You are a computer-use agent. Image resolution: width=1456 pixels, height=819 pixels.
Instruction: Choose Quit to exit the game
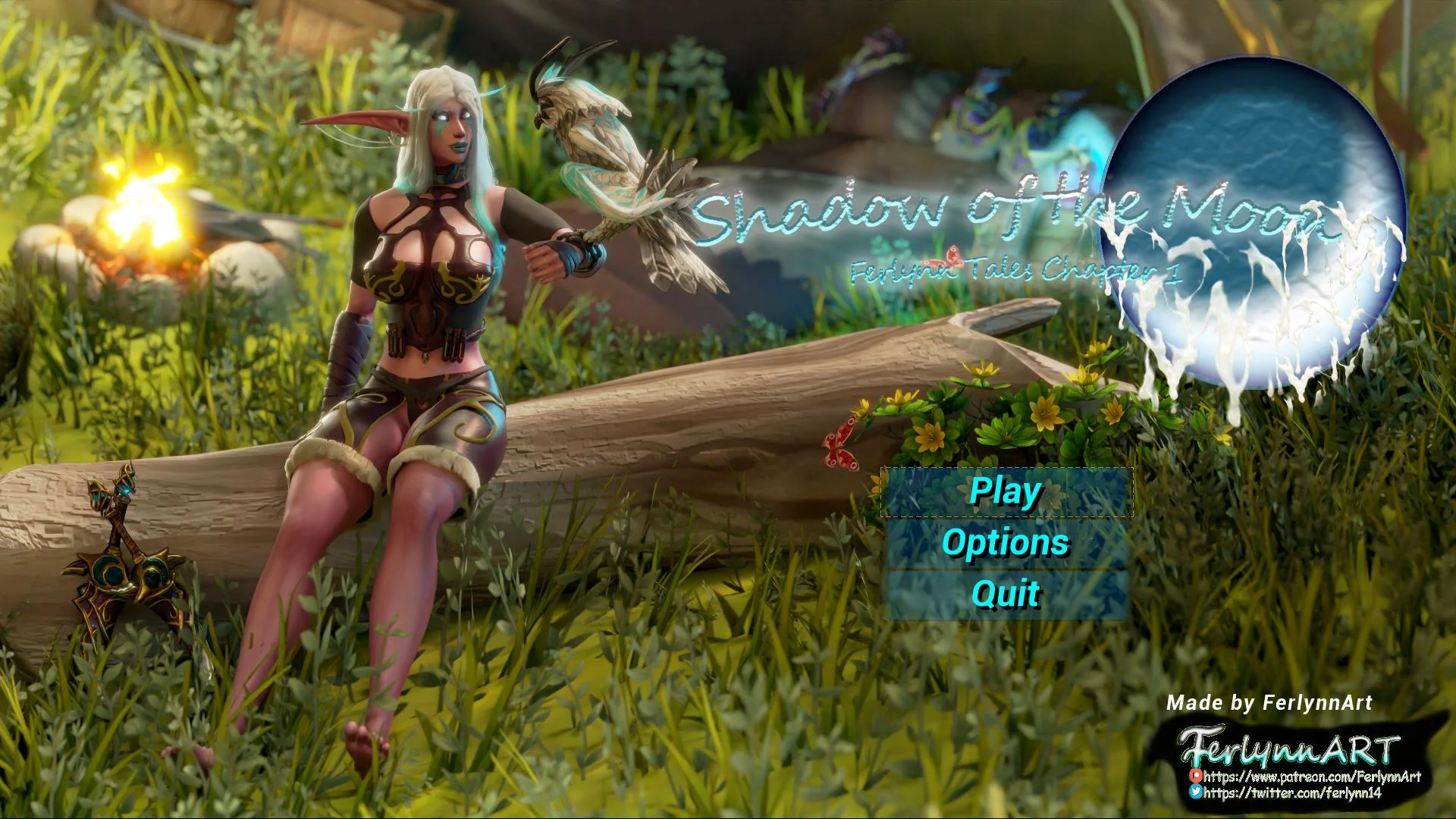click(x=1006, y=594)
